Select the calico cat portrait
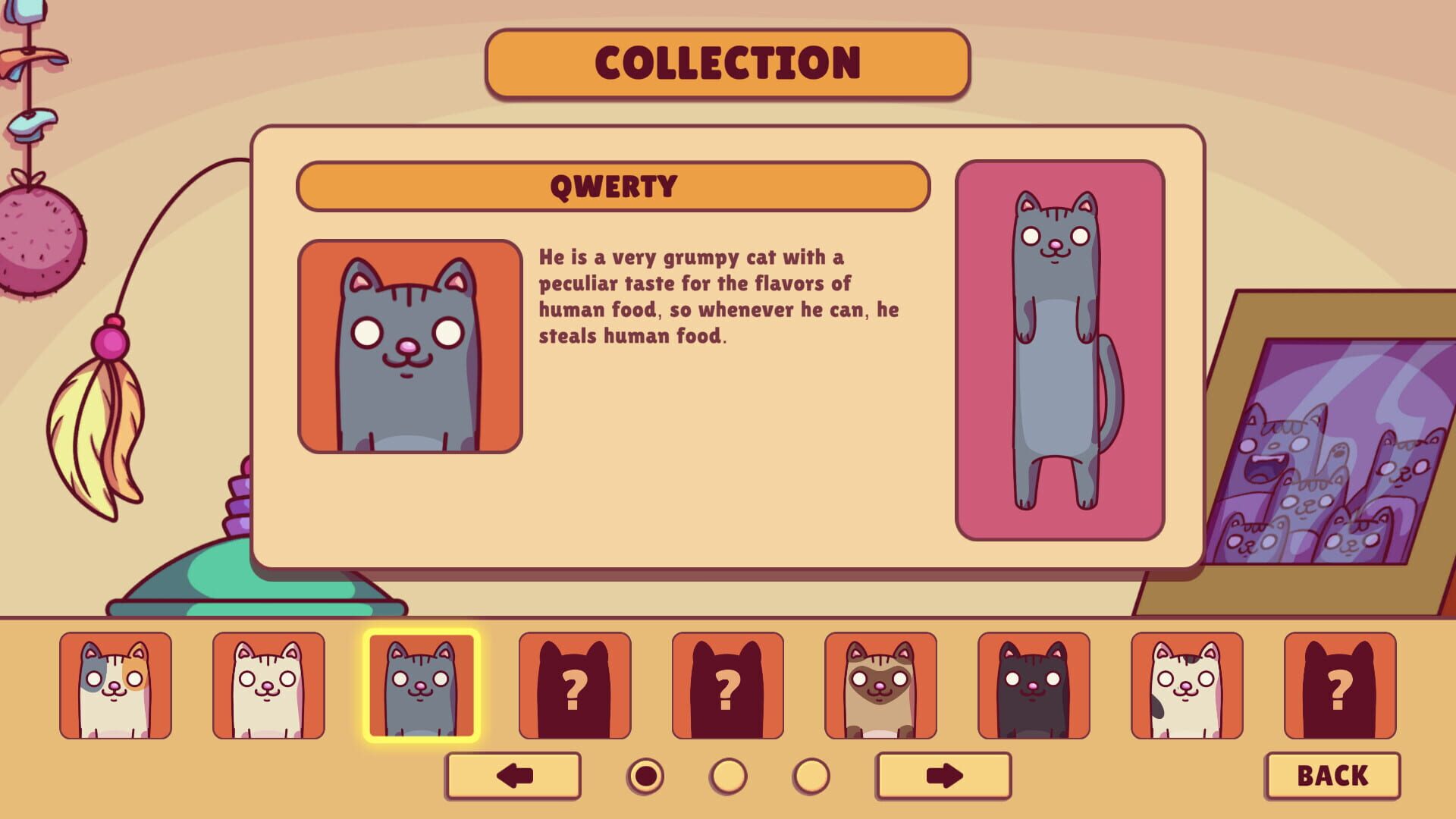1456x819 pixels. point(116,686)
